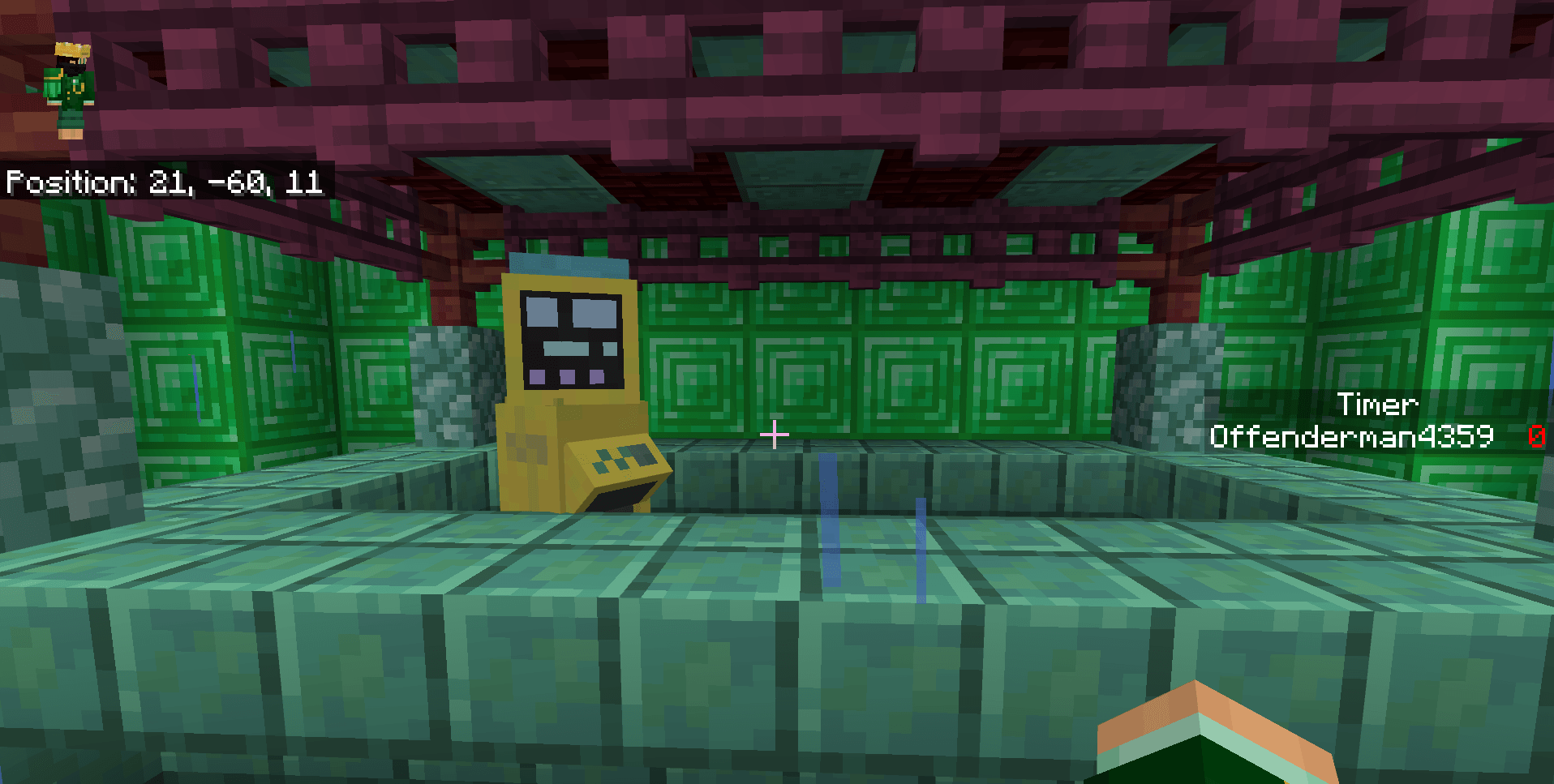Click the crosshair at screen center
The width and height of the screenshot is (1554, 784).
(776, 435)
